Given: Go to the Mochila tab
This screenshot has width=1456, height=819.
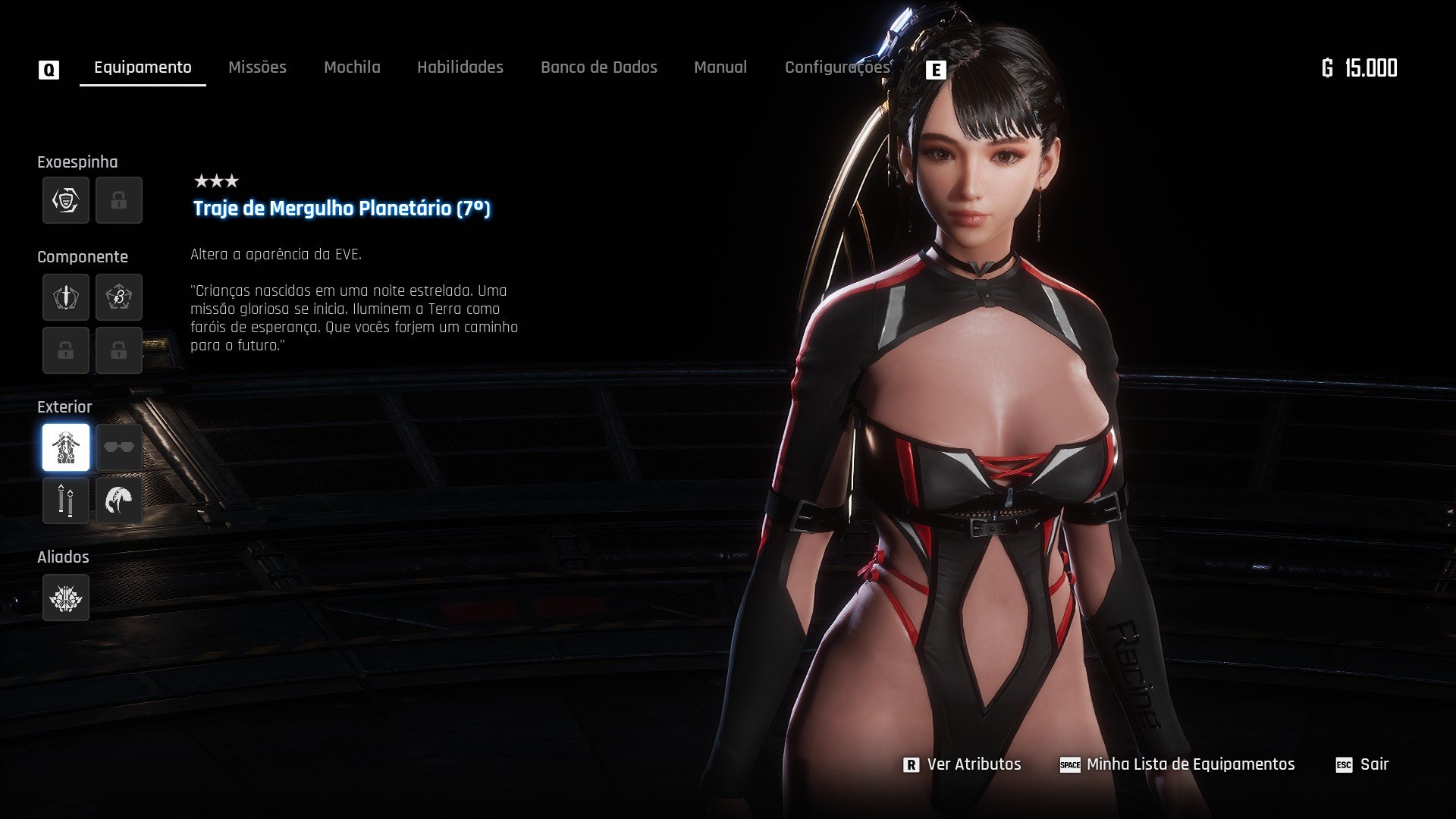Looking at the screenshot, I should click(352, 67).
